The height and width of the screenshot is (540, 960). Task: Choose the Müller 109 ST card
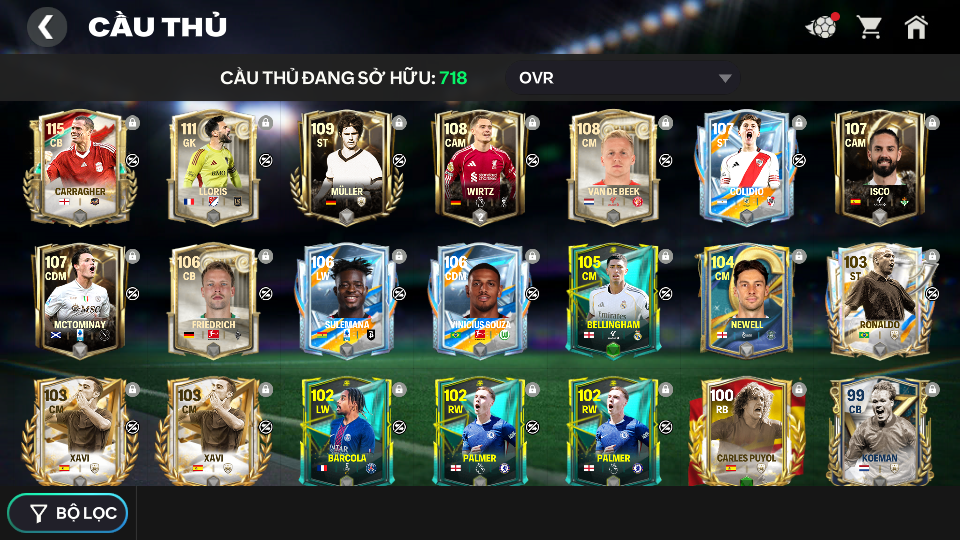(345, 166)
